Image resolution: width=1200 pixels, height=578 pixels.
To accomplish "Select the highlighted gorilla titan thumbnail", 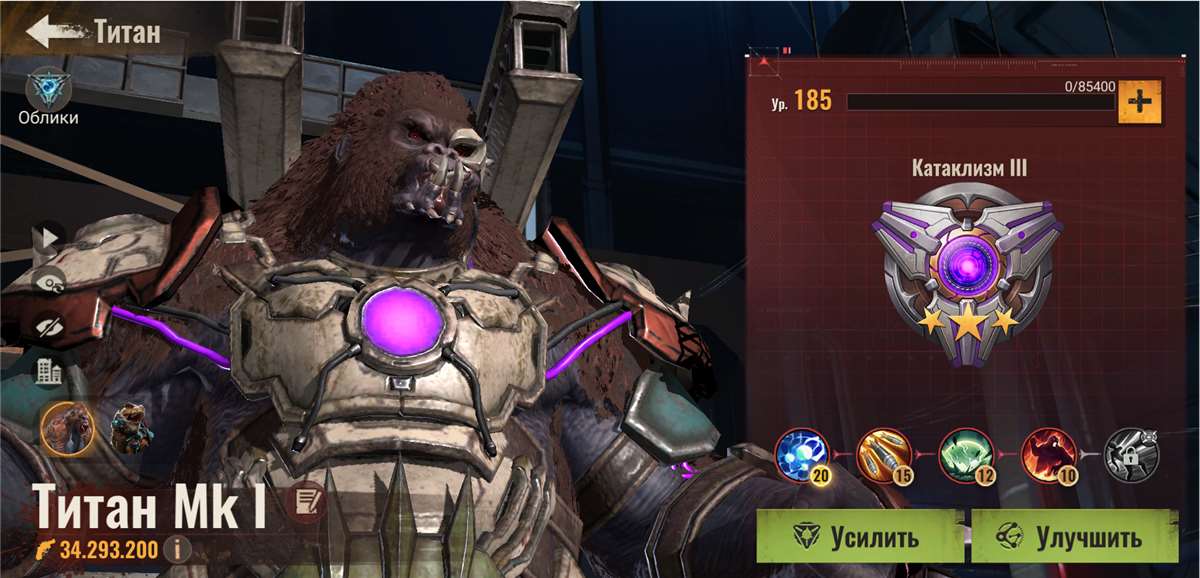I will click(x=68, y=428).
